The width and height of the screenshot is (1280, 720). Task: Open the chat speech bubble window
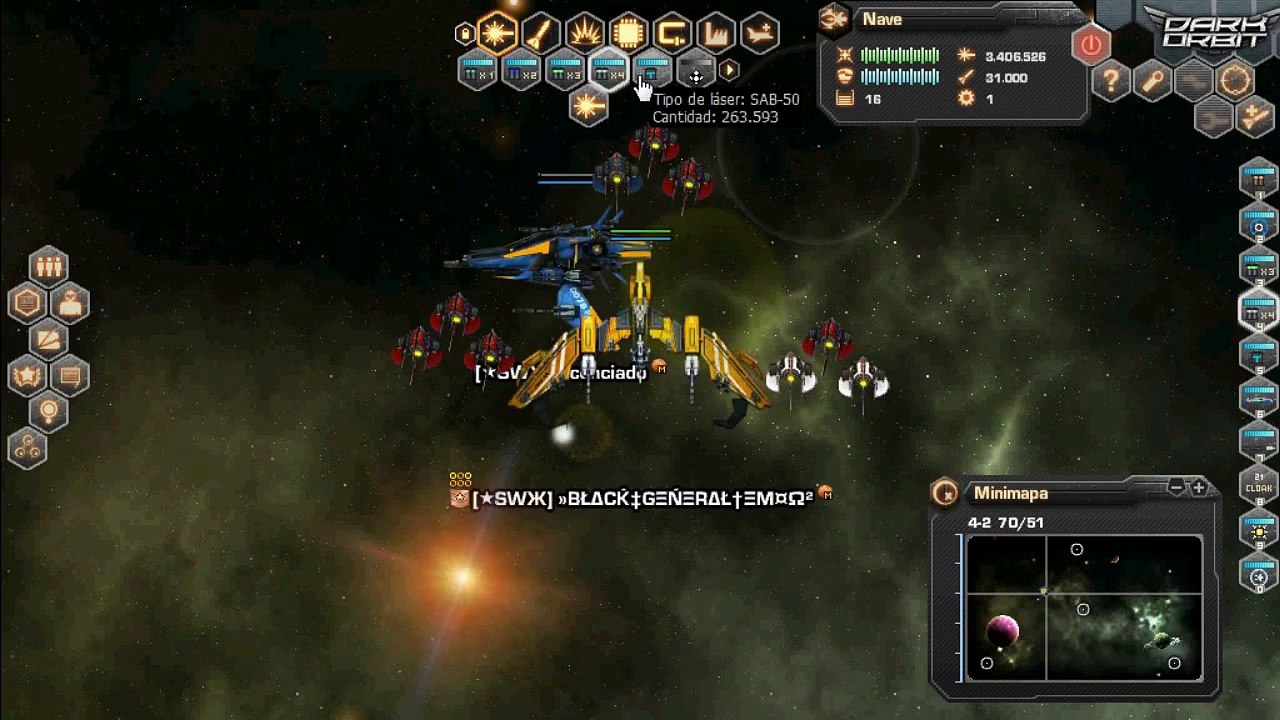(x=70, y=377)
